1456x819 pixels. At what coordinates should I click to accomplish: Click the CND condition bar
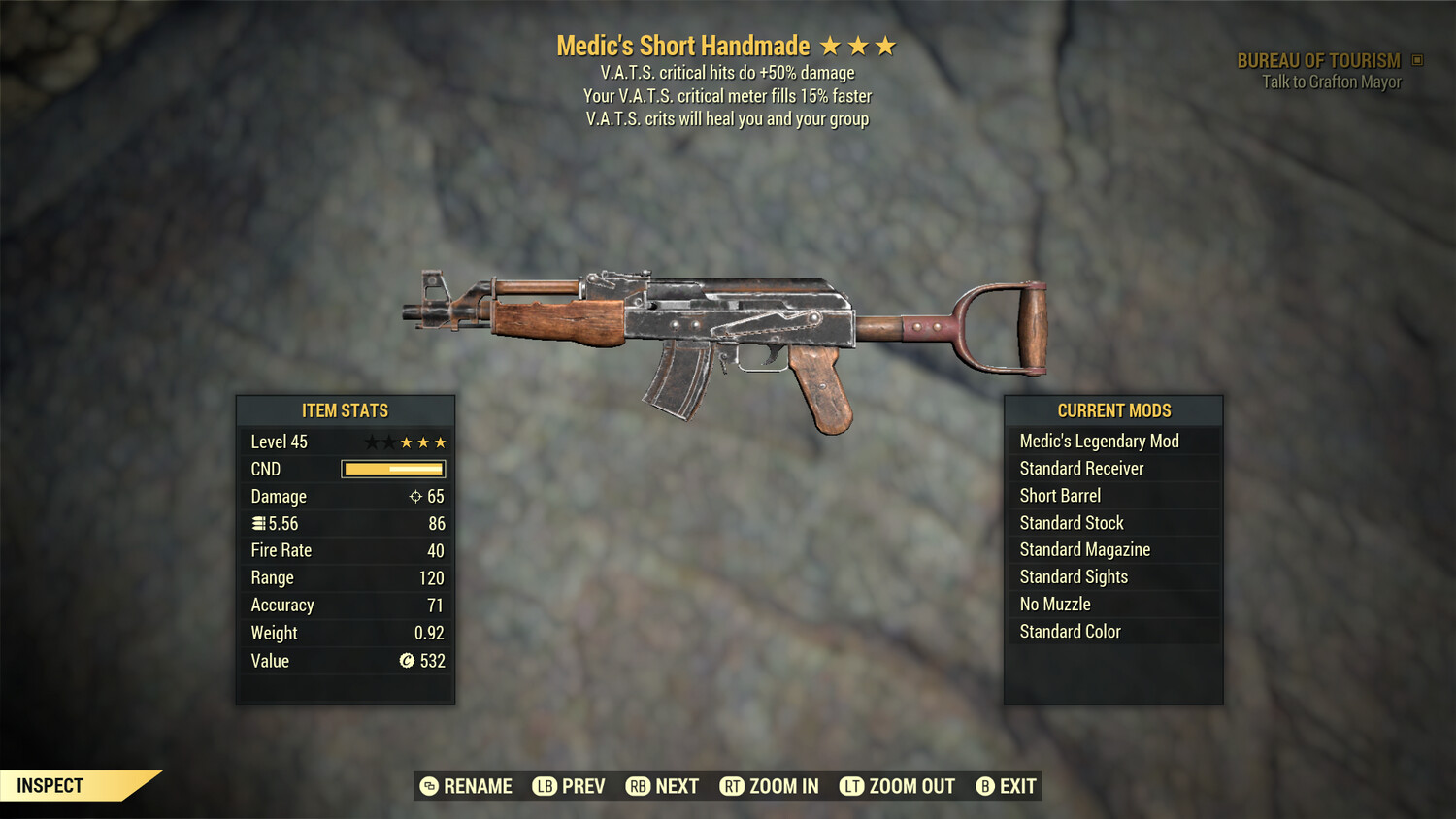[392, 469]
